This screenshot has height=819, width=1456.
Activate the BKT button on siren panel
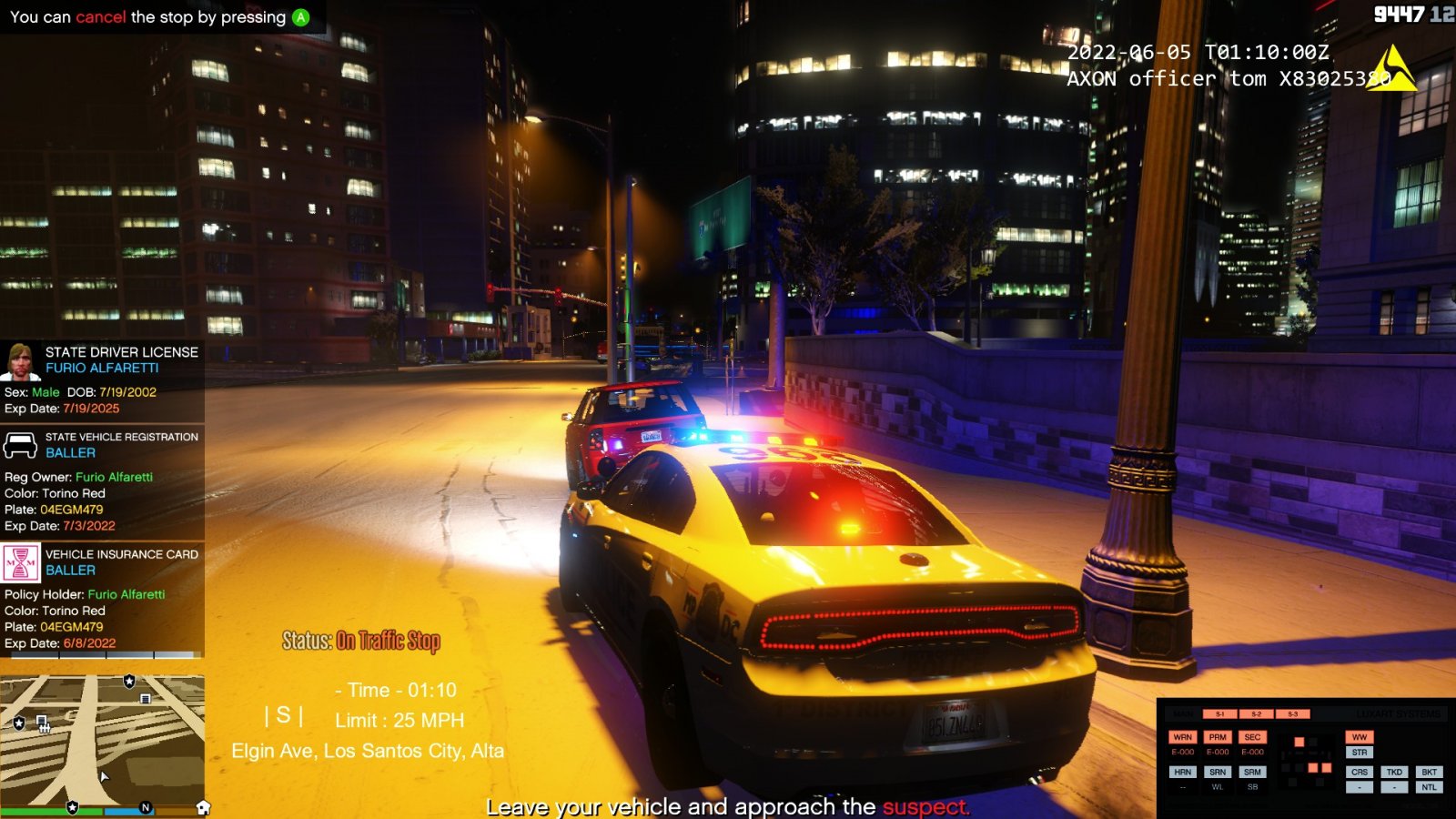coord(1429,772)
